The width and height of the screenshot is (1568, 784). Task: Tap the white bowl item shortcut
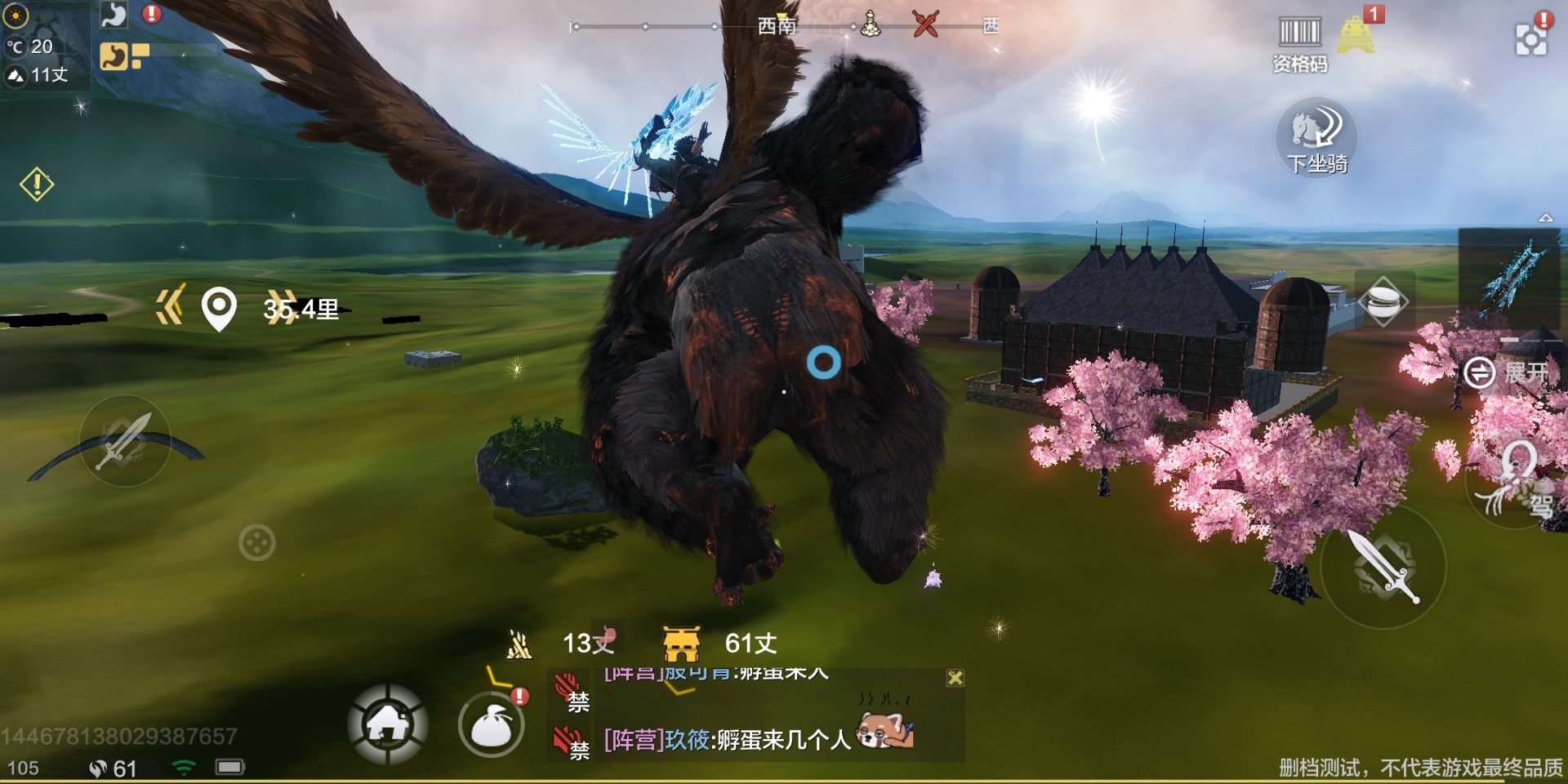tap(1383, 302)
